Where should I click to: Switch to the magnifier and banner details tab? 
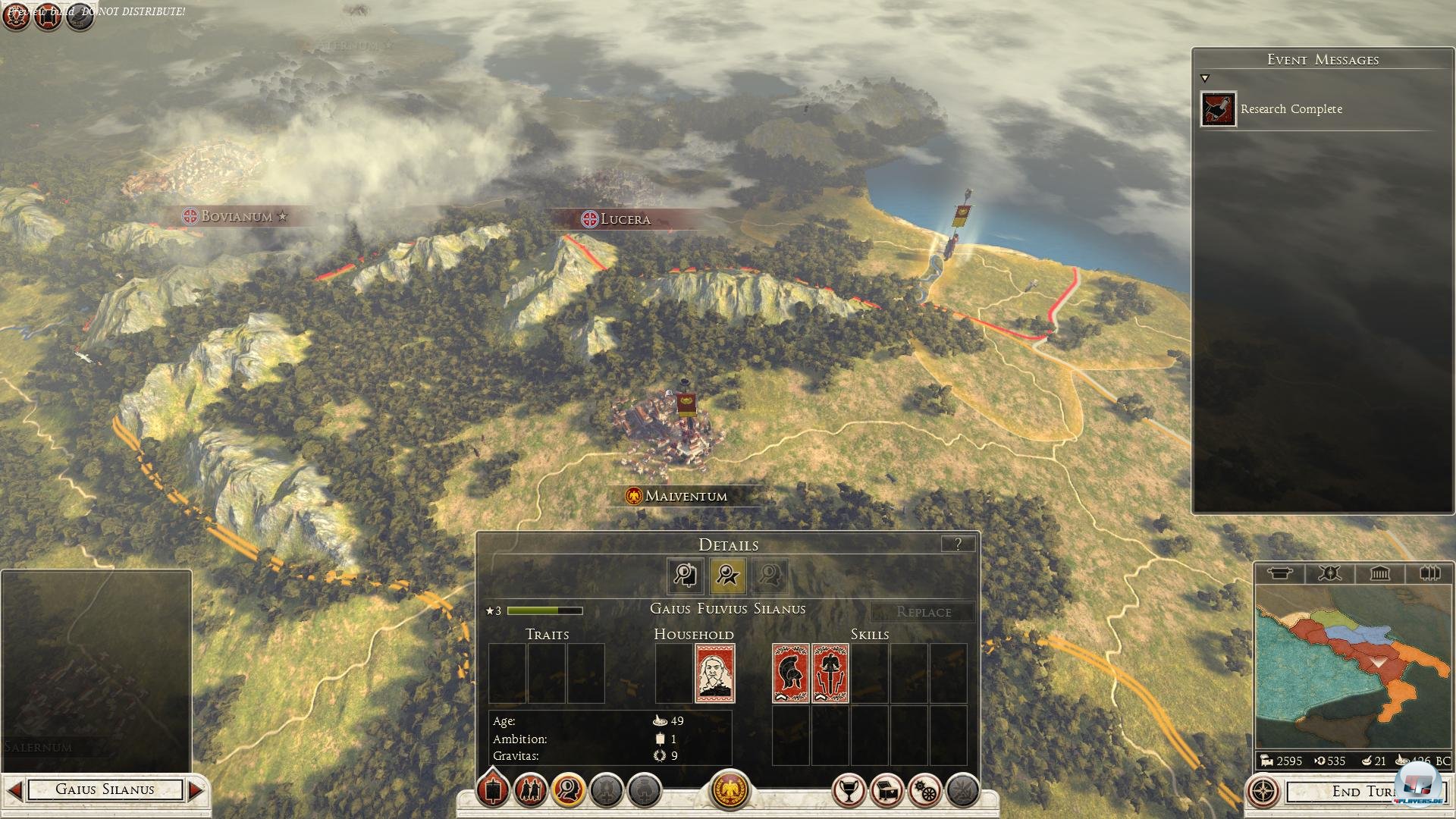coord(686,576)
